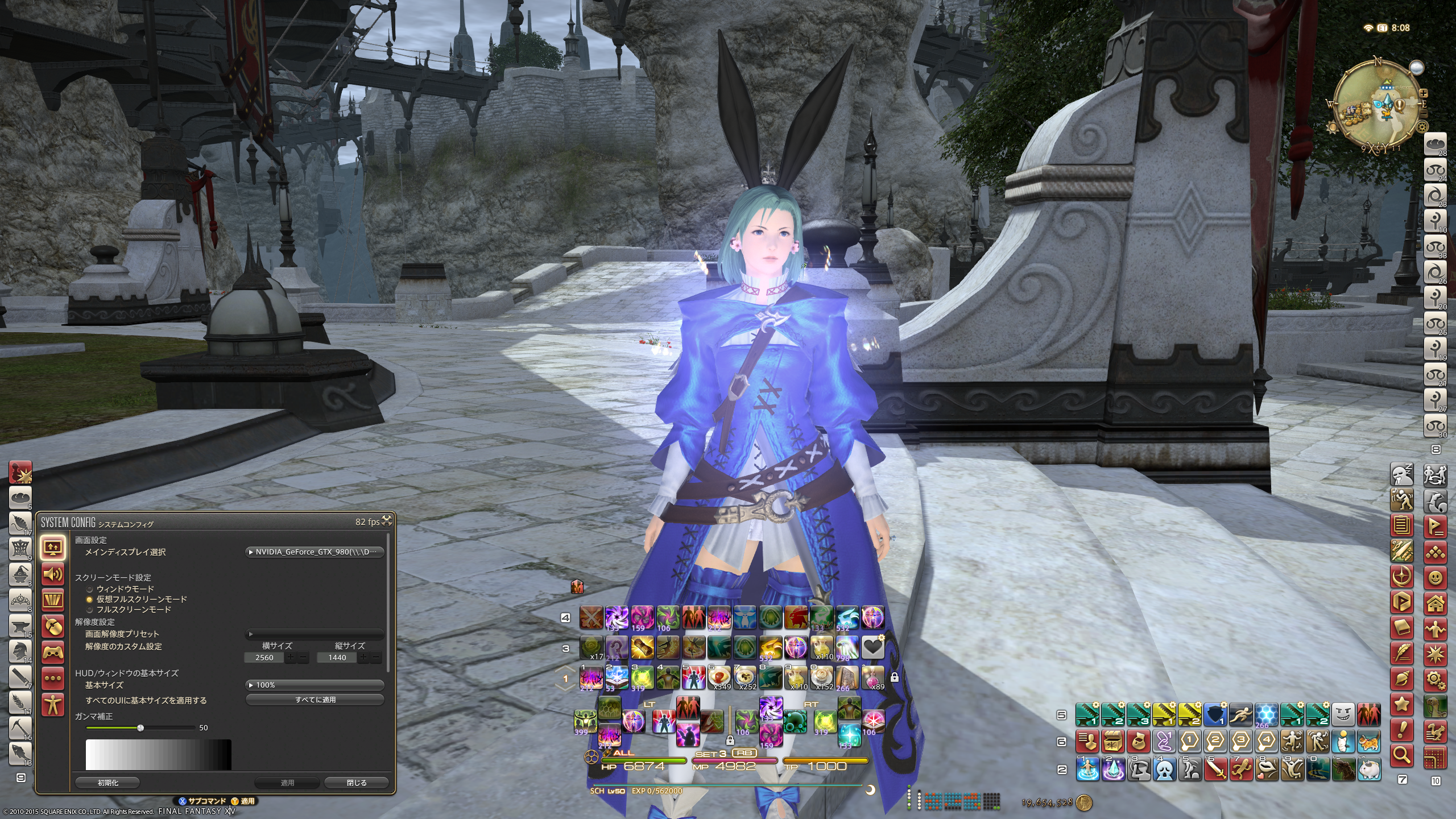Increase horizontal resolution with the plus stepper

click(291, 657)
